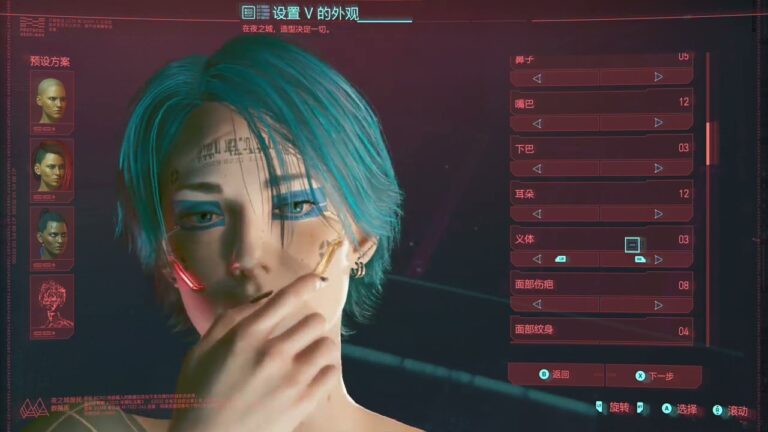The height and width of the screenshot is (432, 768).
Task: Click the options list scrollbar
Action: point(711,142)
